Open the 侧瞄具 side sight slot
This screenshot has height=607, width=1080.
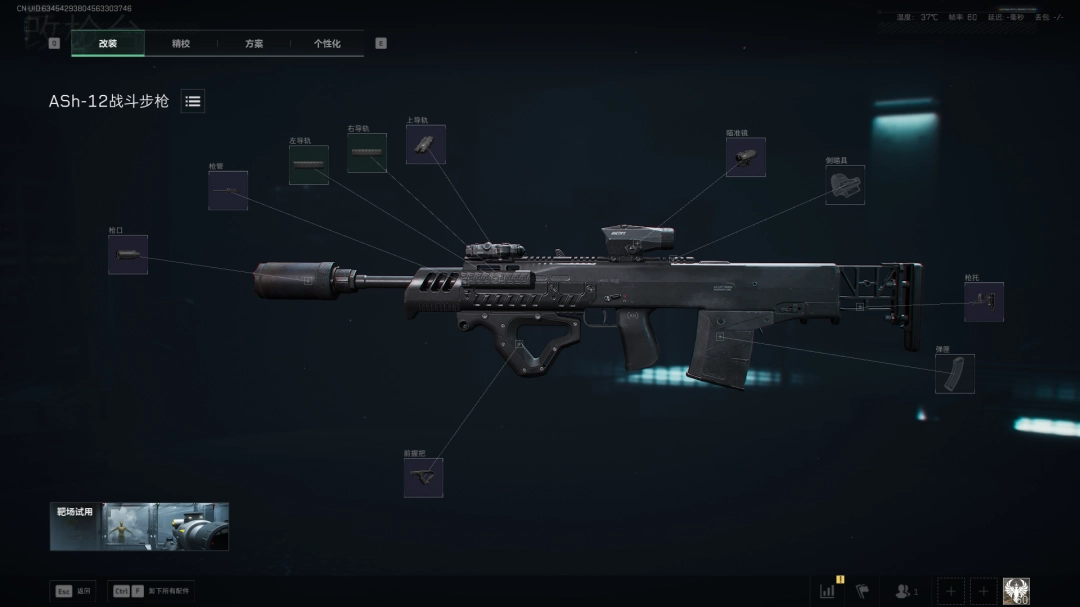pyautogui.click(x=845, y=185)
